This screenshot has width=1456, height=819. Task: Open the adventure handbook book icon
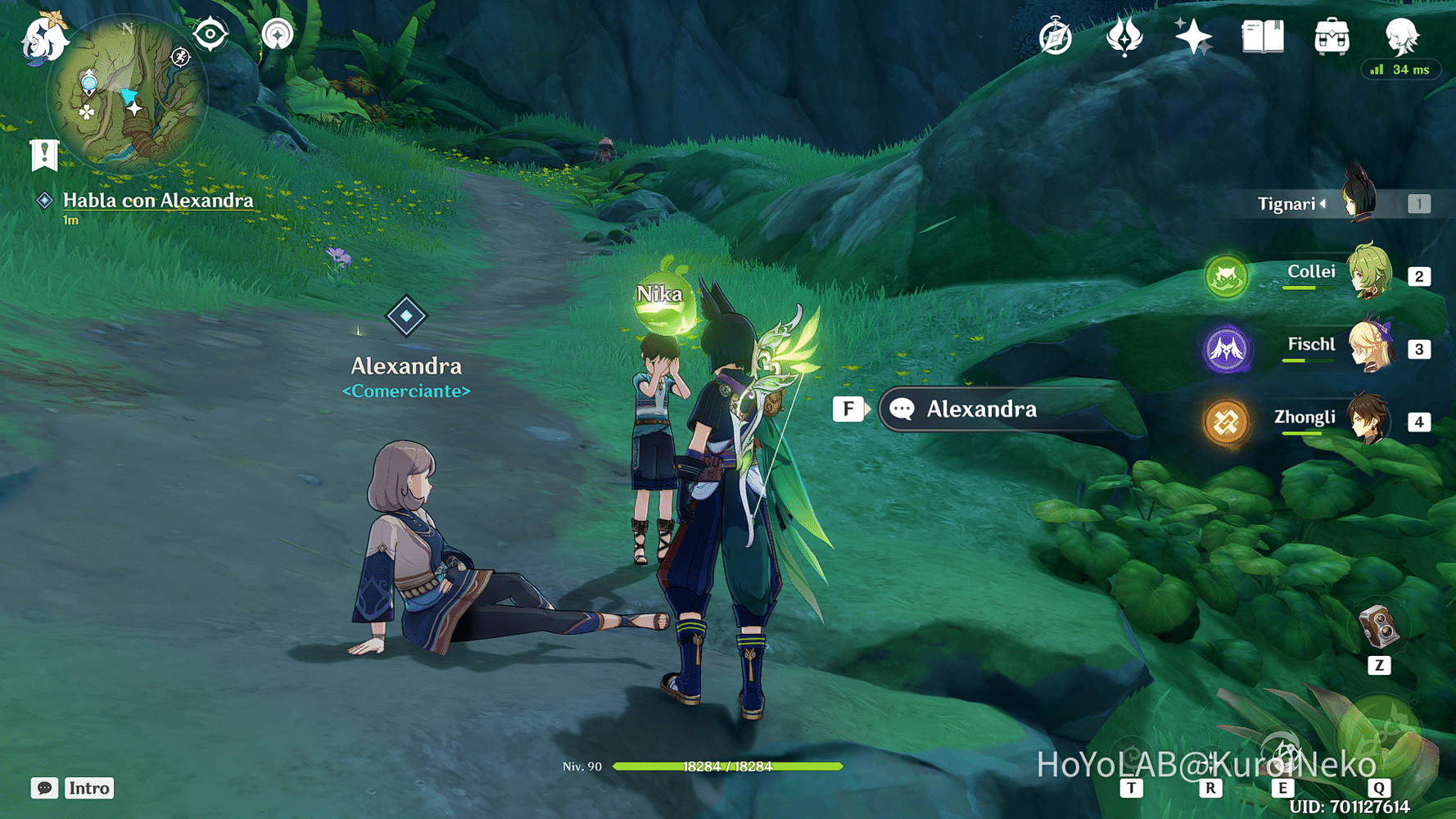[x=1262, y=38]
